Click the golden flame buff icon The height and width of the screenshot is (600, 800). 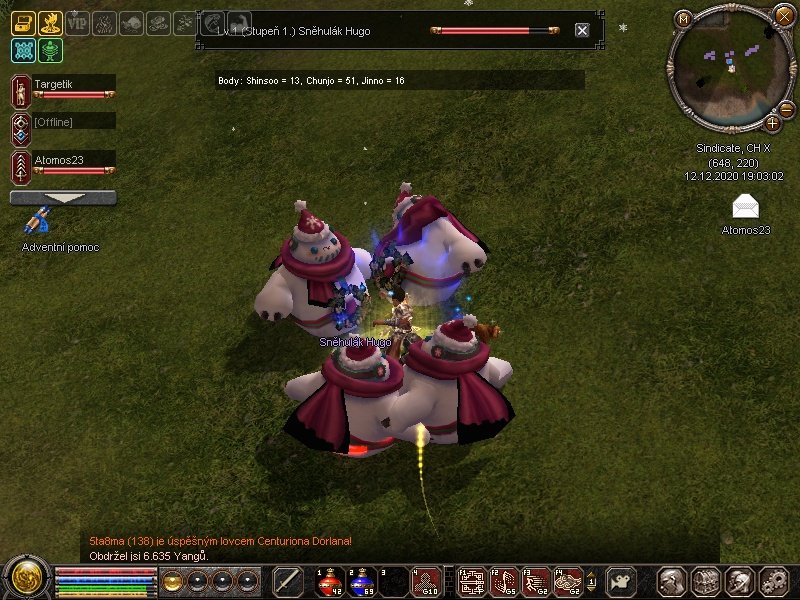click(x=50, y=23)
